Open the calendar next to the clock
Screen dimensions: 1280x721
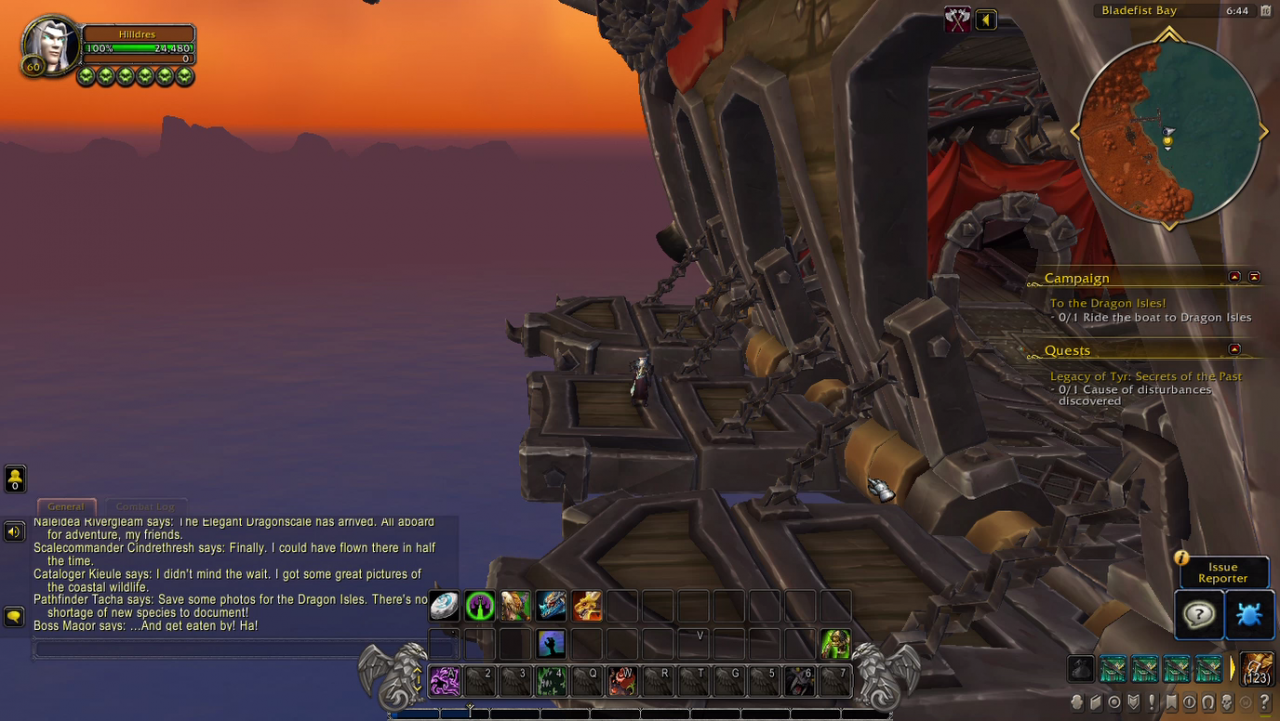click(x=1266, y=11)
